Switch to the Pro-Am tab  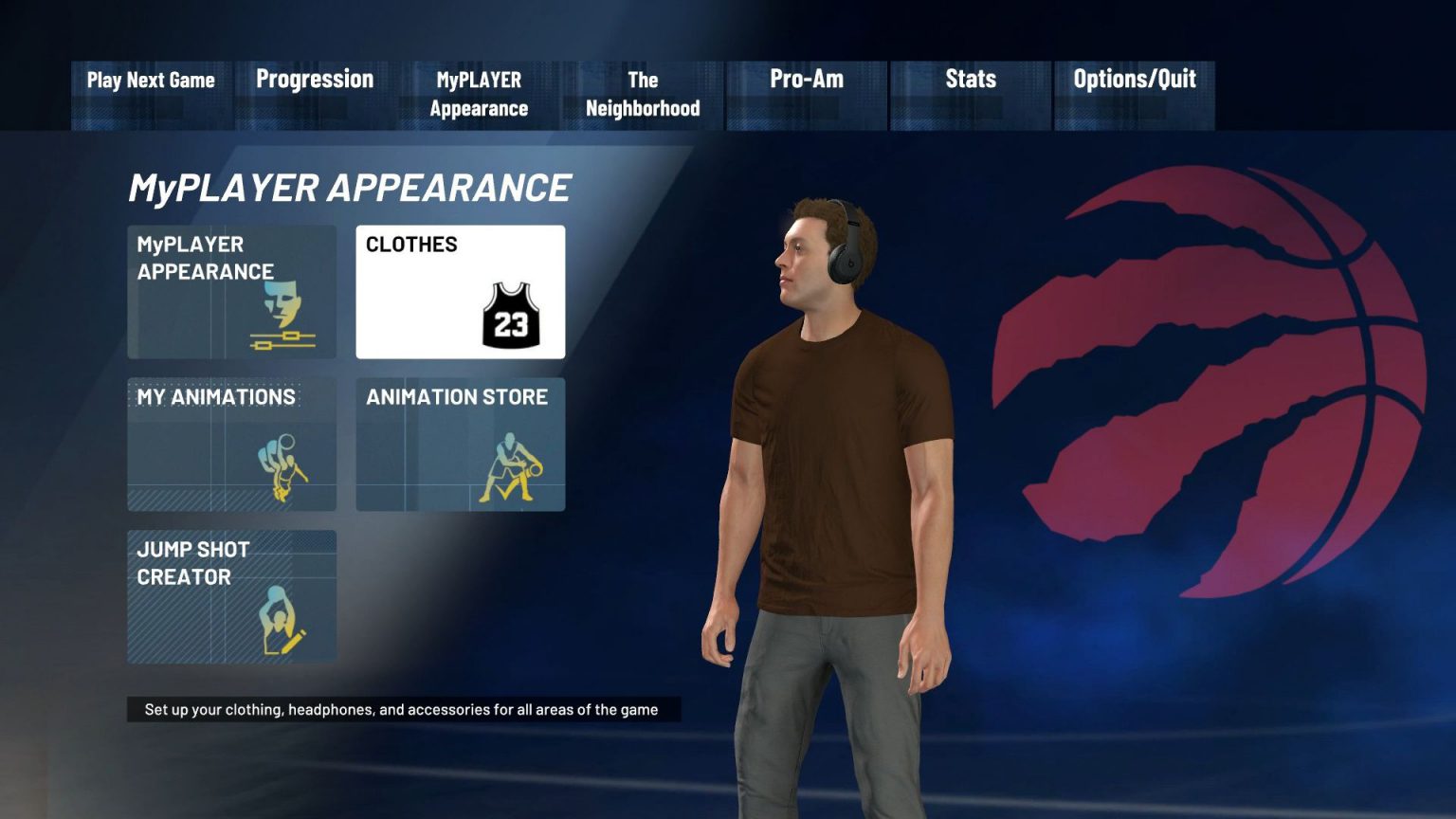point(805,81)
